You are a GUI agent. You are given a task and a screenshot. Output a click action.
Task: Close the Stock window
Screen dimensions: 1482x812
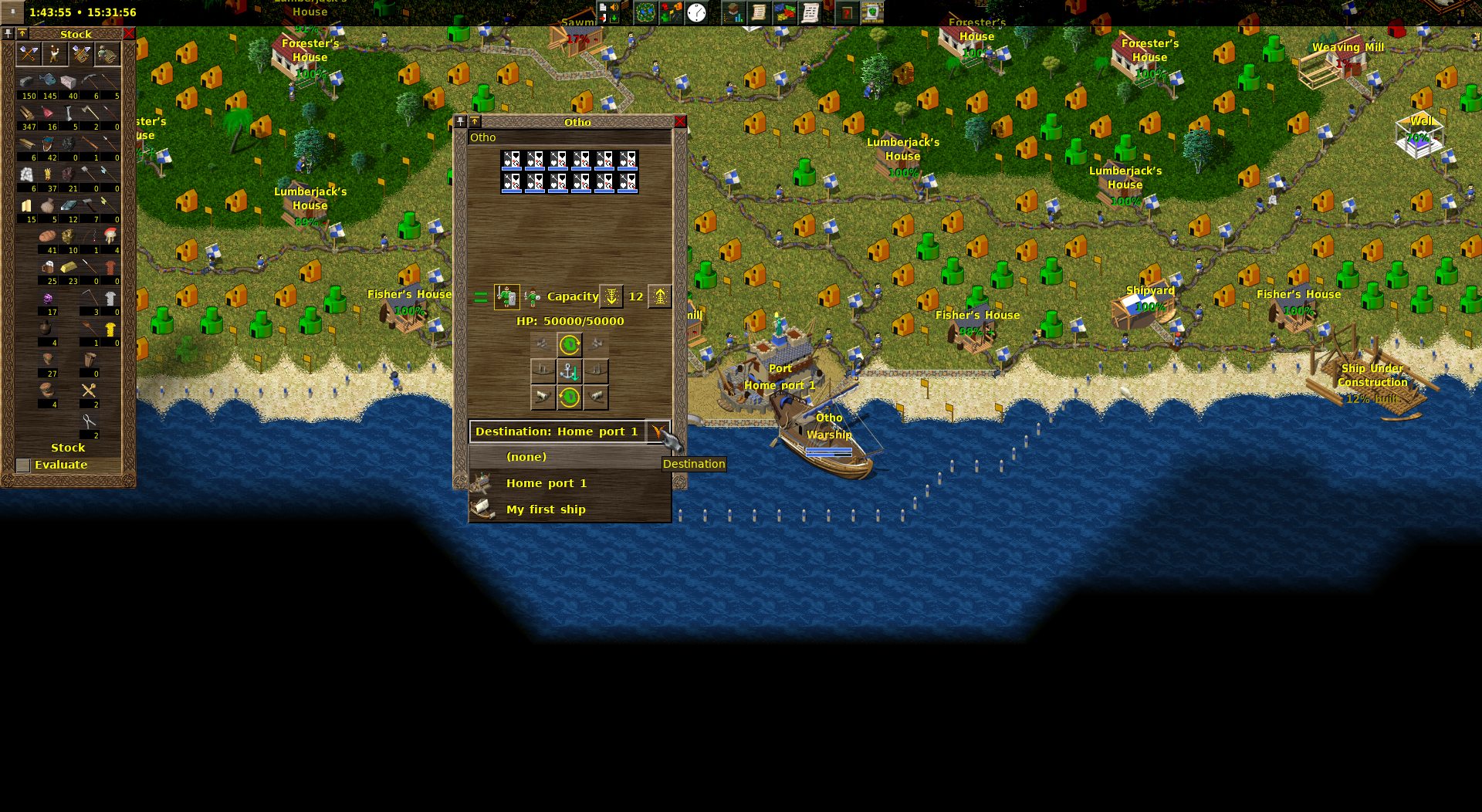pos(129,34)
